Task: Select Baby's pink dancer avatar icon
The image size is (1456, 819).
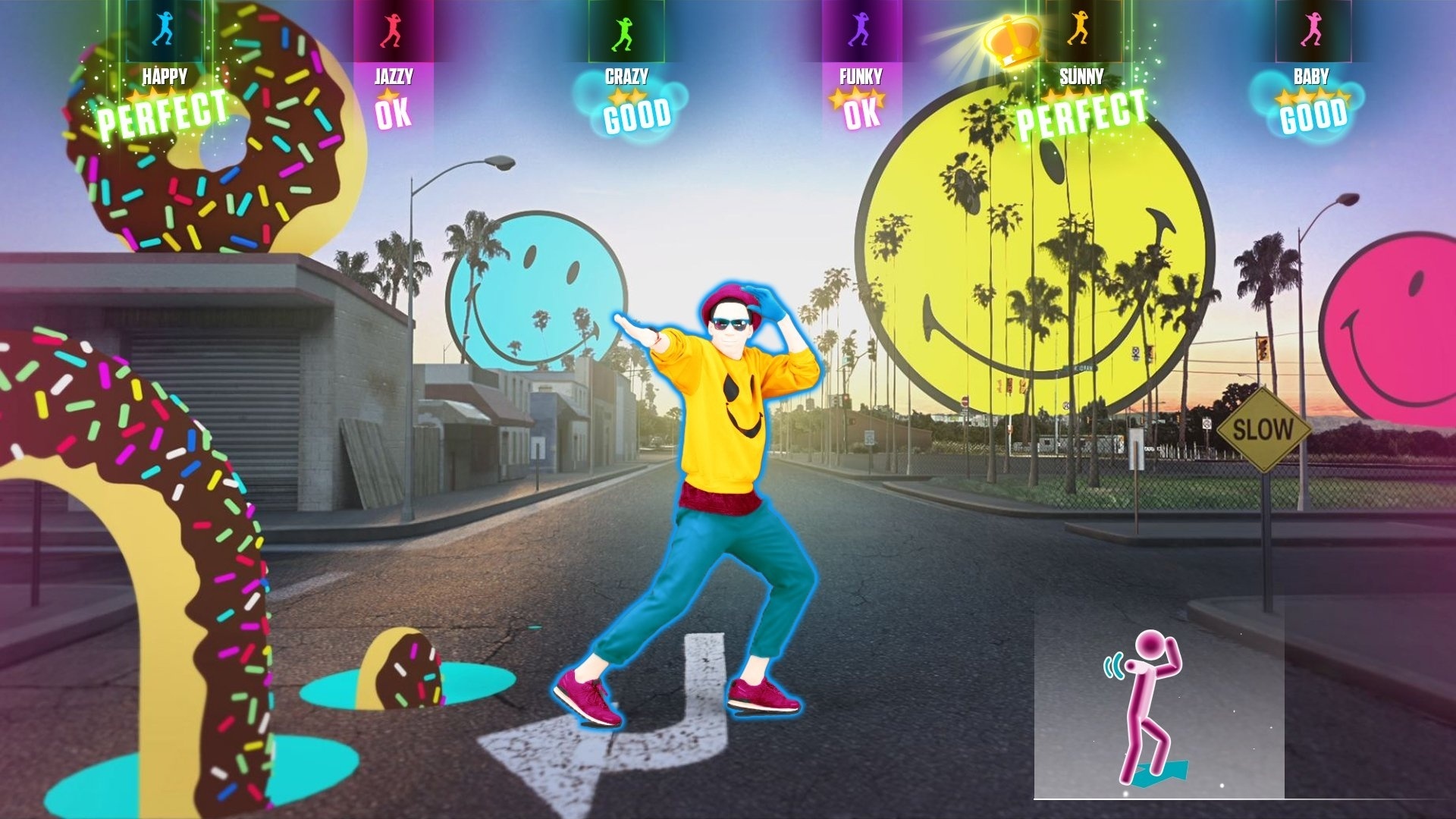Action: 1312,30
